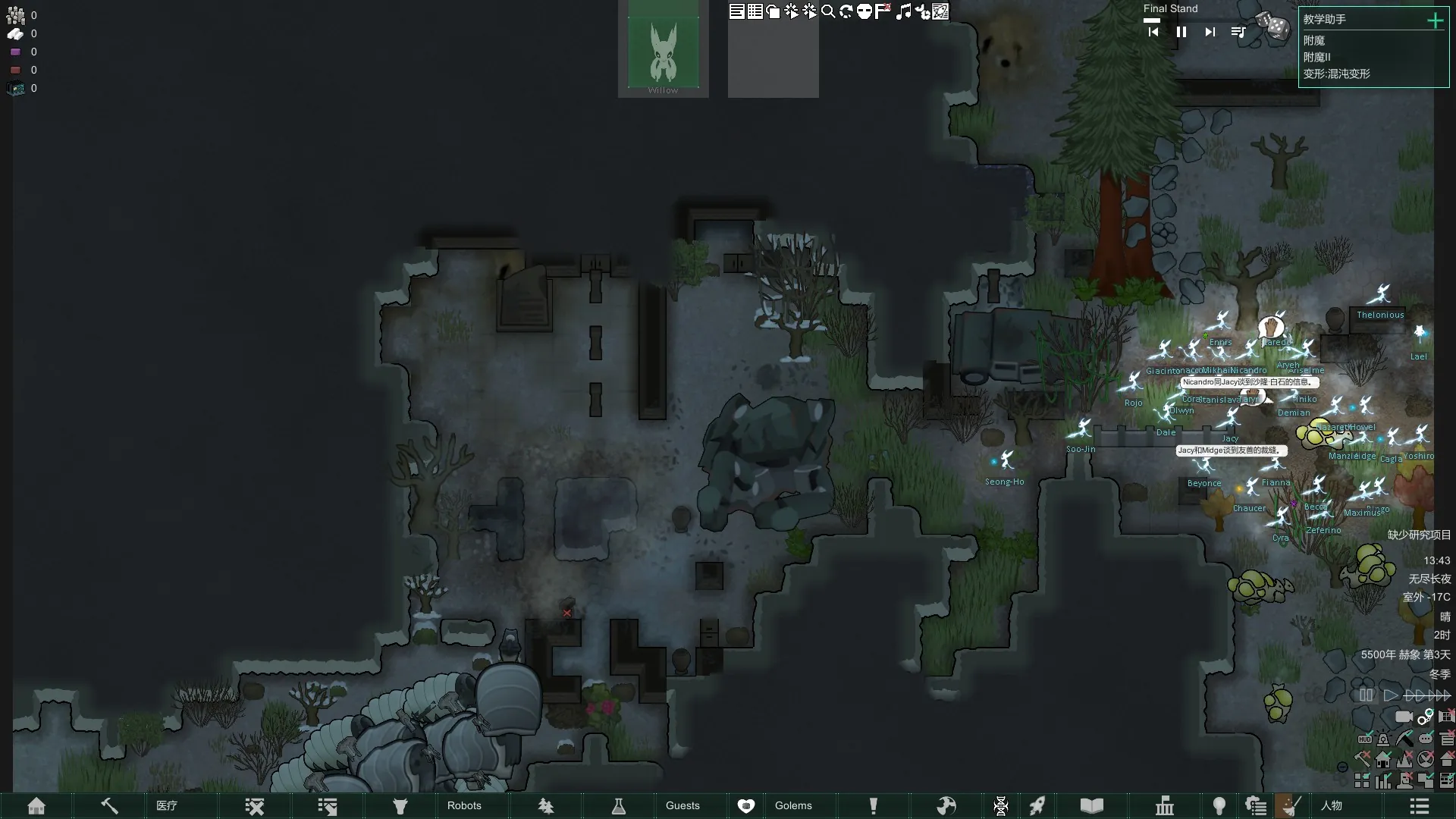Skip to the next music track
Viewport: 1456px width, 819px height.
point(1210,32)
